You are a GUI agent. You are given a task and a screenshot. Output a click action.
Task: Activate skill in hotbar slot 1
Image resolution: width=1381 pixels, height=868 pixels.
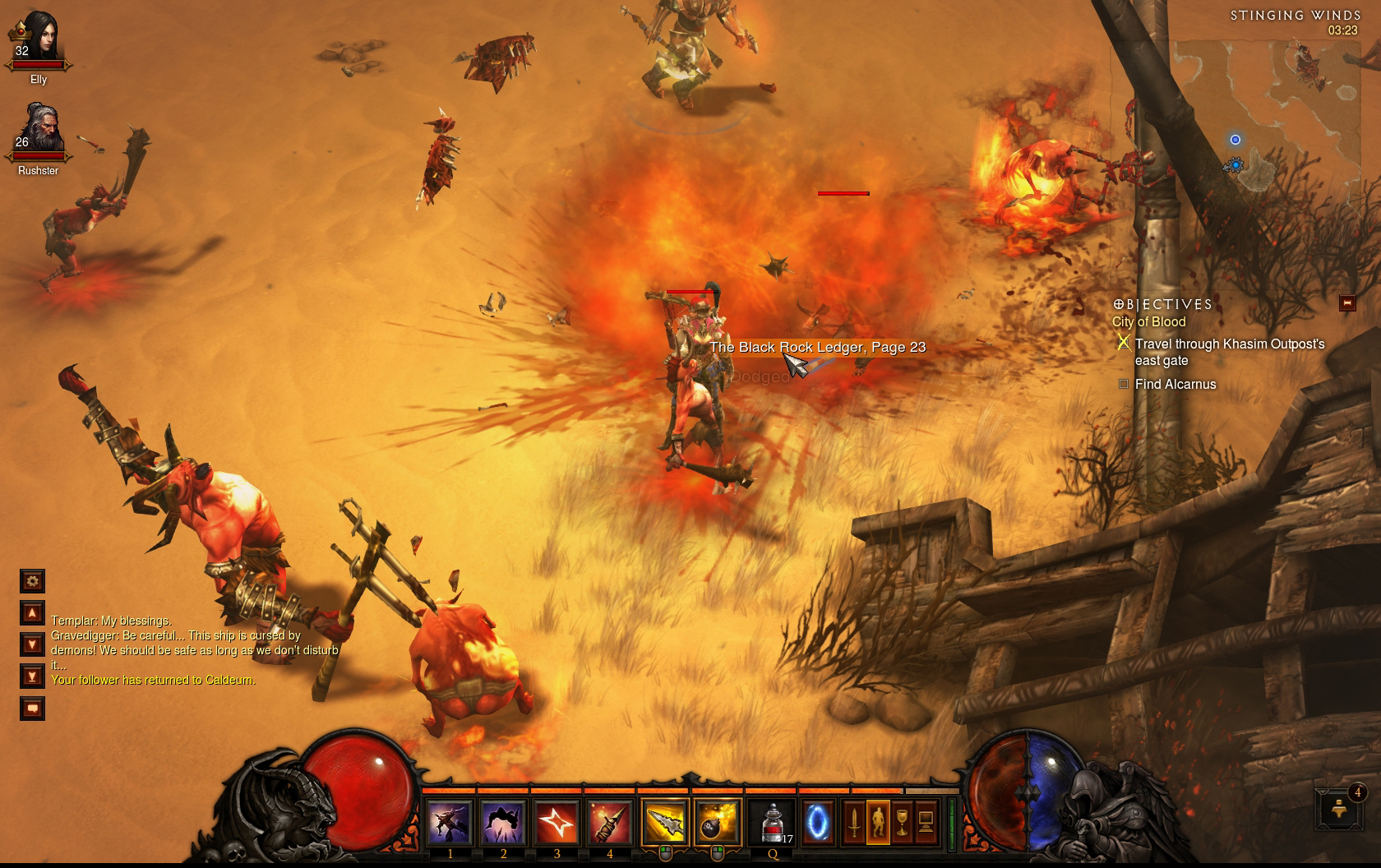pos(450,822)
